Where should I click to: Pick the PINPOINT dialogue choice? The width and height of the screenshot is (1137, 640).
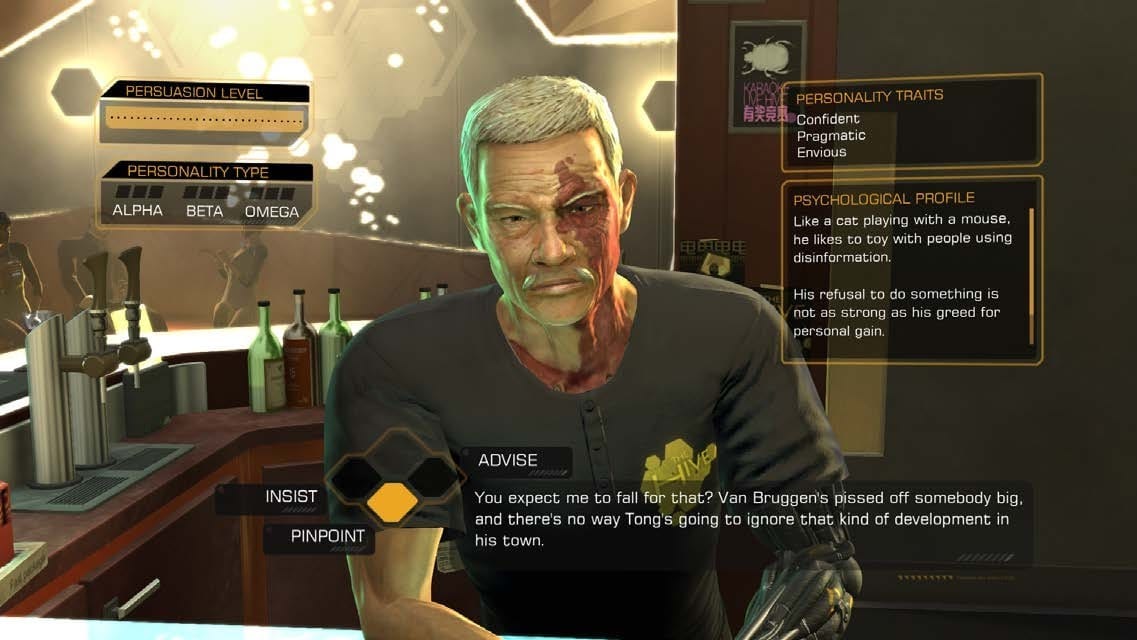click(327, 537)
